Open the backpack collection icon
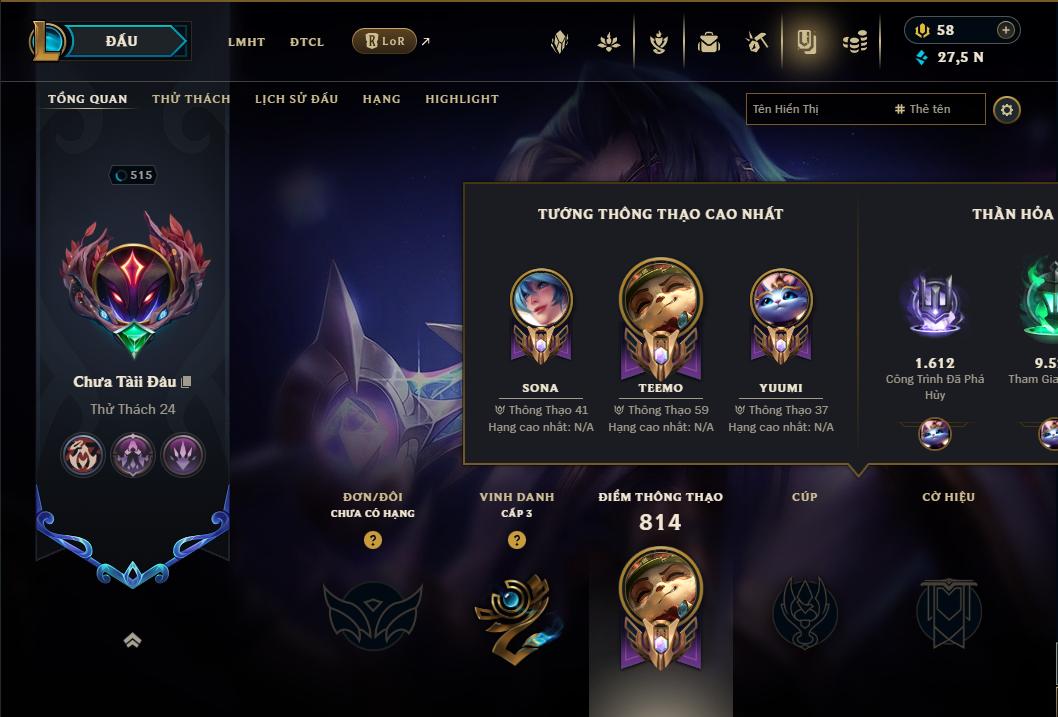1058x717 pixels. 709,42
